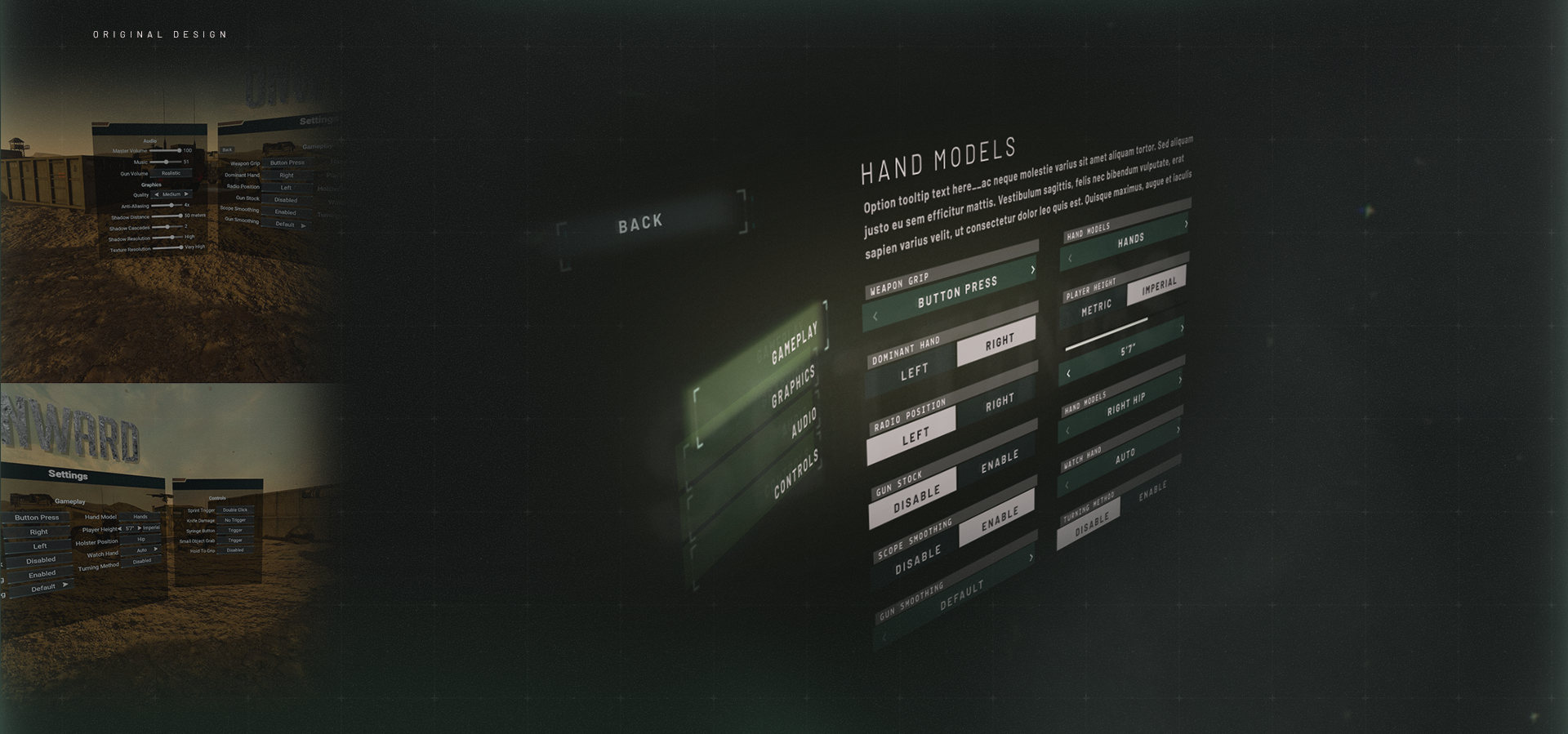This screenshot has width=1568, height=734.
Task: Click the Hands value of Hand Models
Action: (x=1130, y=241)
